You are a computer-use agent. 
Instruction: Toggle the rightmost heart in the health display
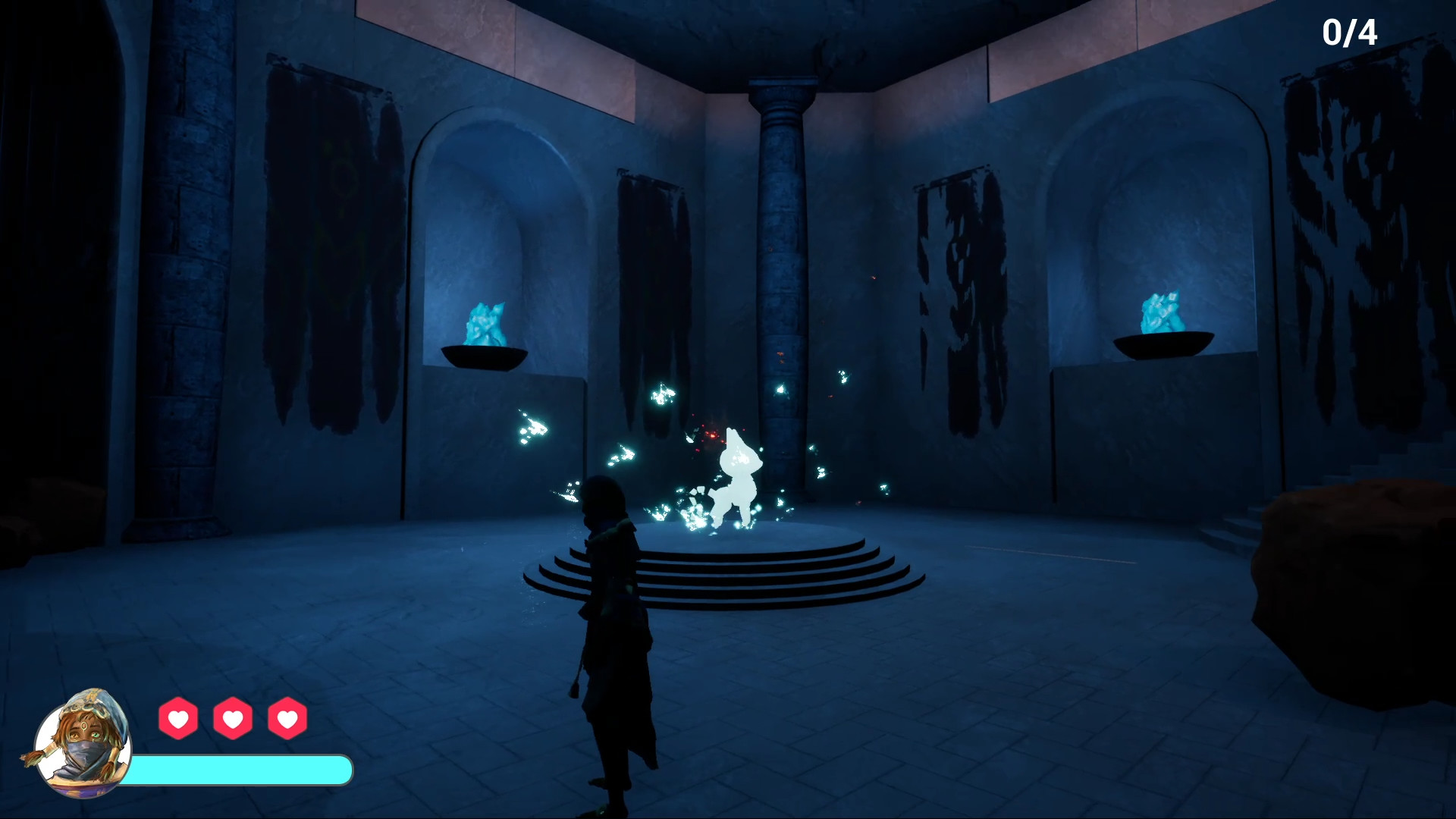[x=287, y=719]
